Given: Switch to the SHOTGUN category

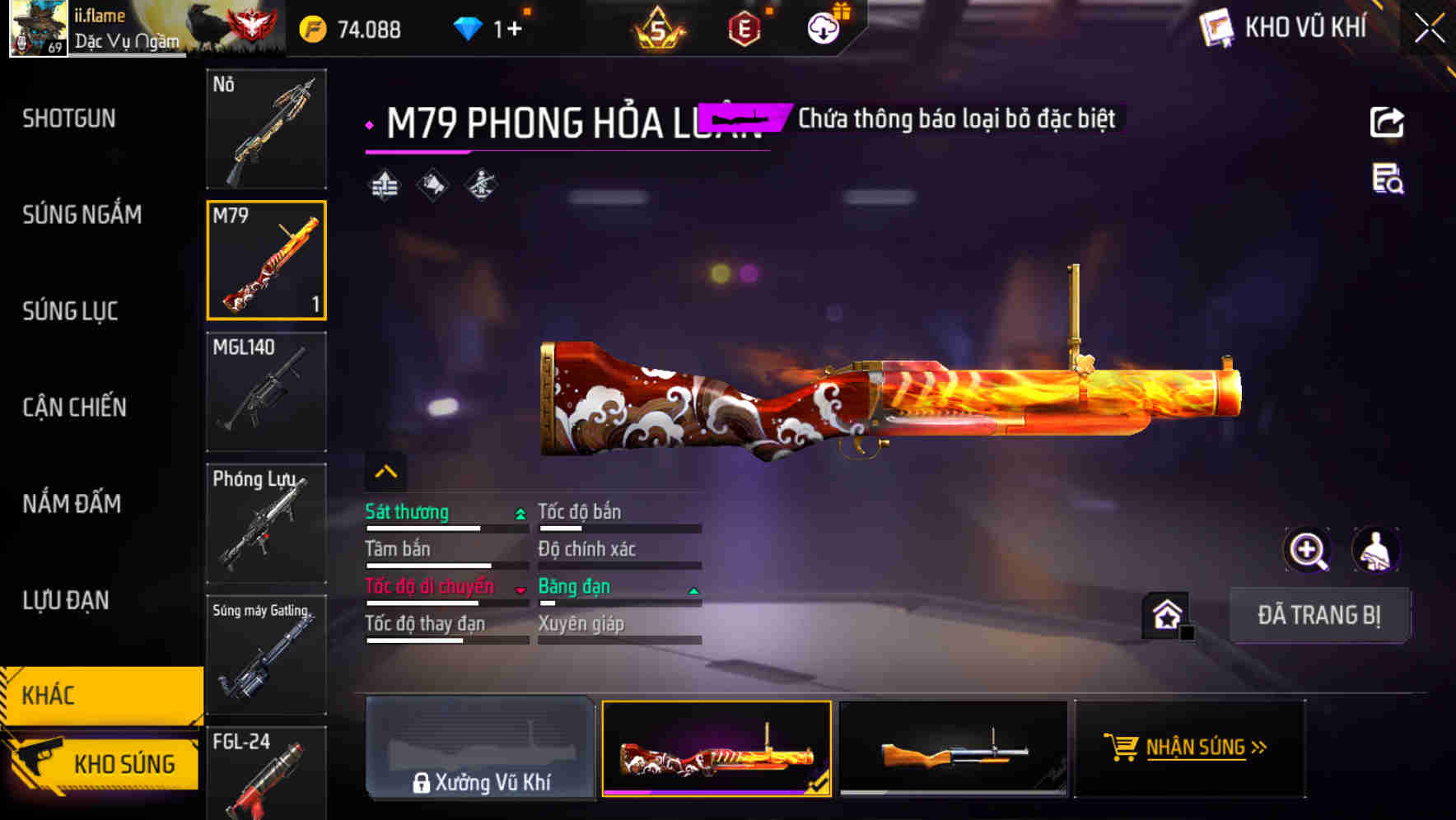Looking at the screenshot, I should pyautogui.click(x=69, y=119).
